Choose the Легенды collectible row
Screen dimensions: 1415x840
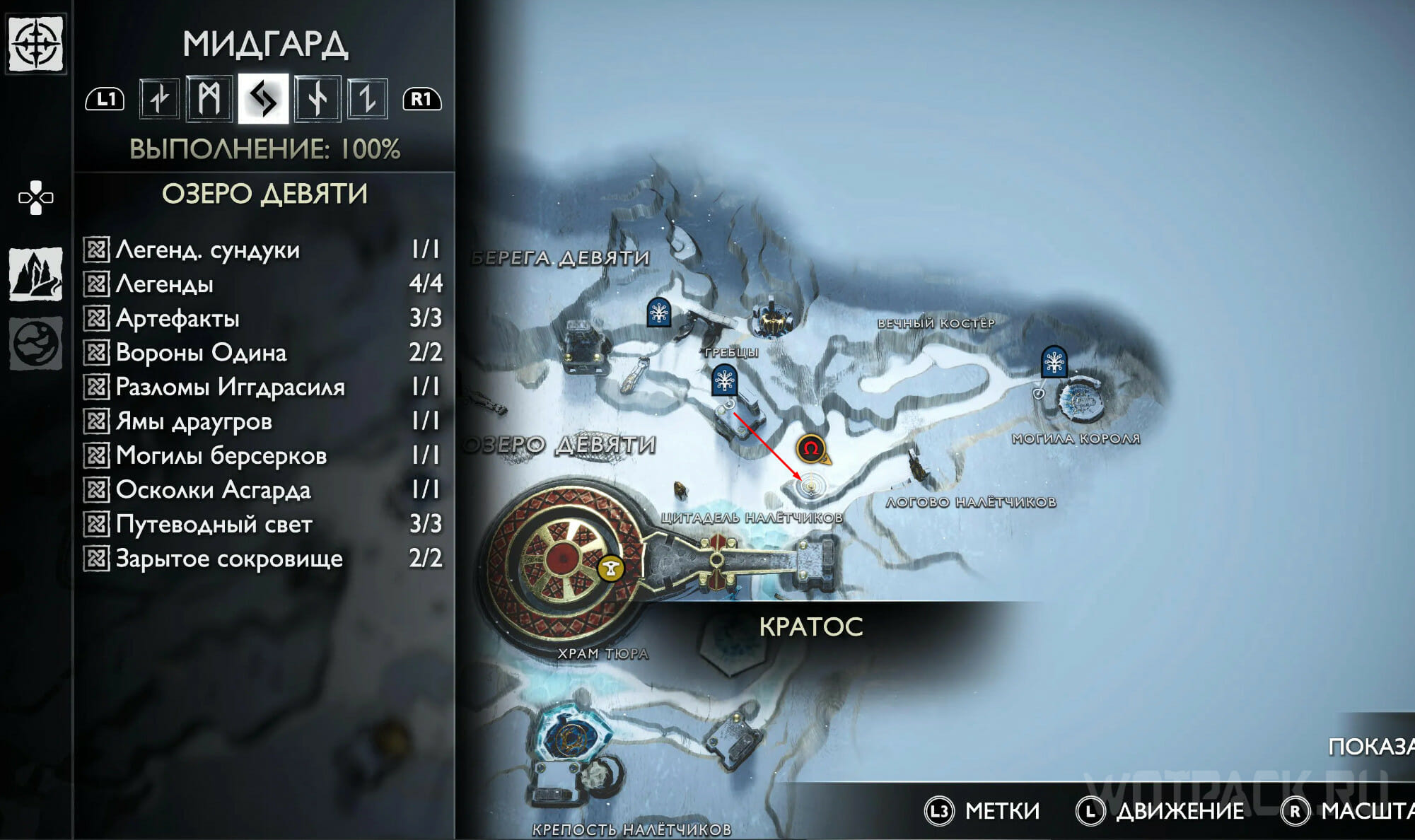[x=262, y=284]
